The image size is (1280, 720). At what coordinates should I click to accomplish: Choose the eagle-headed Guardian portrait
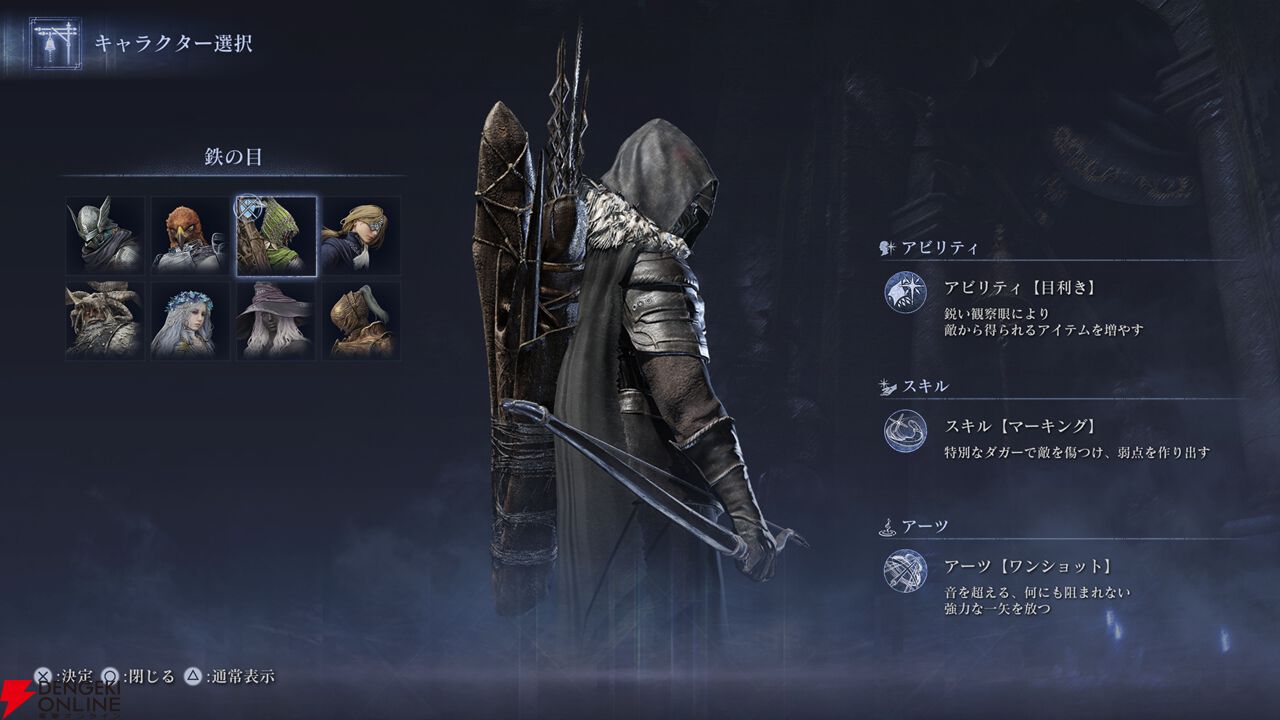click(x=190, y=236)
